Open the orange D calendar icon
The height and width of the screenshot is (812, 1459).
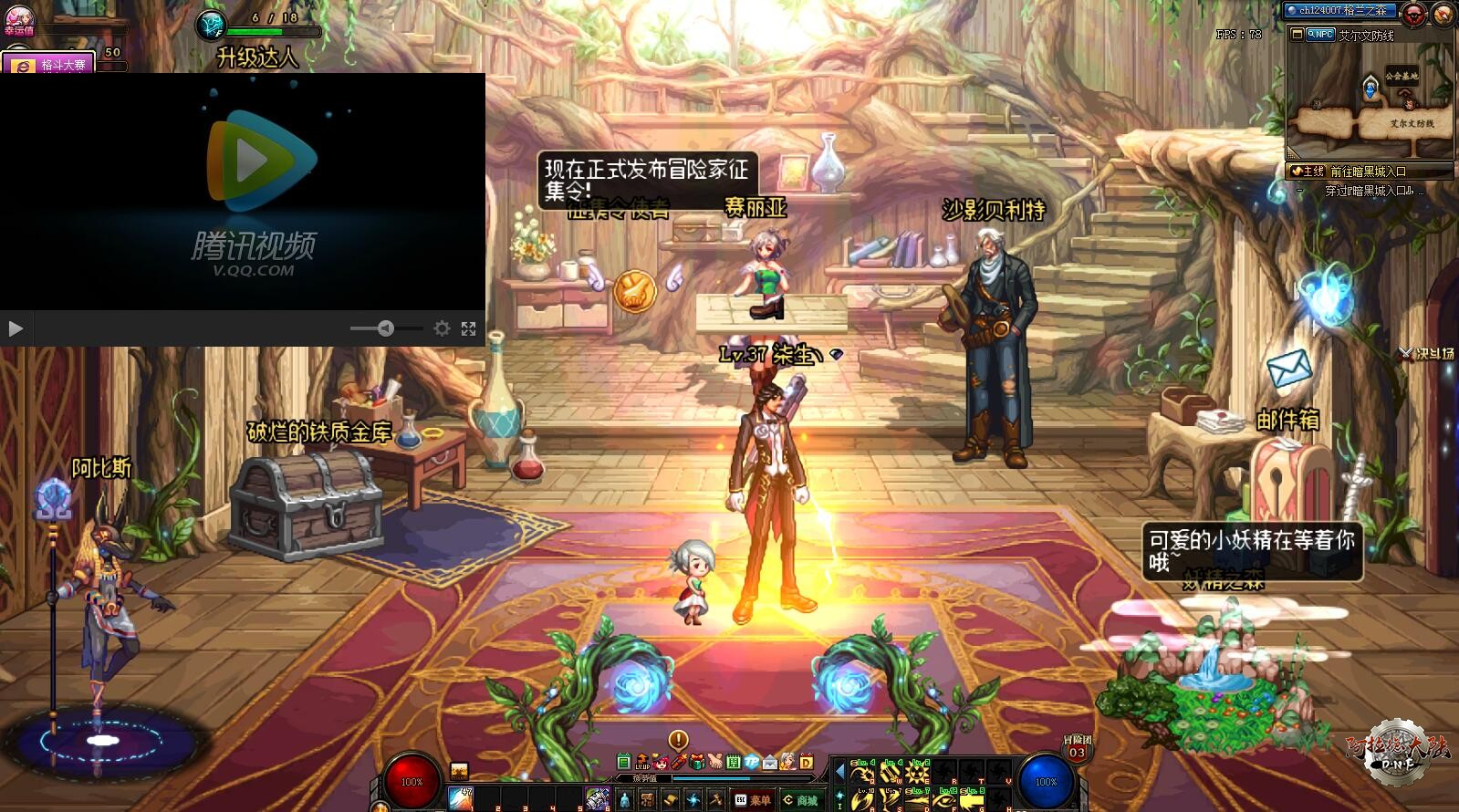click(807, 762)
